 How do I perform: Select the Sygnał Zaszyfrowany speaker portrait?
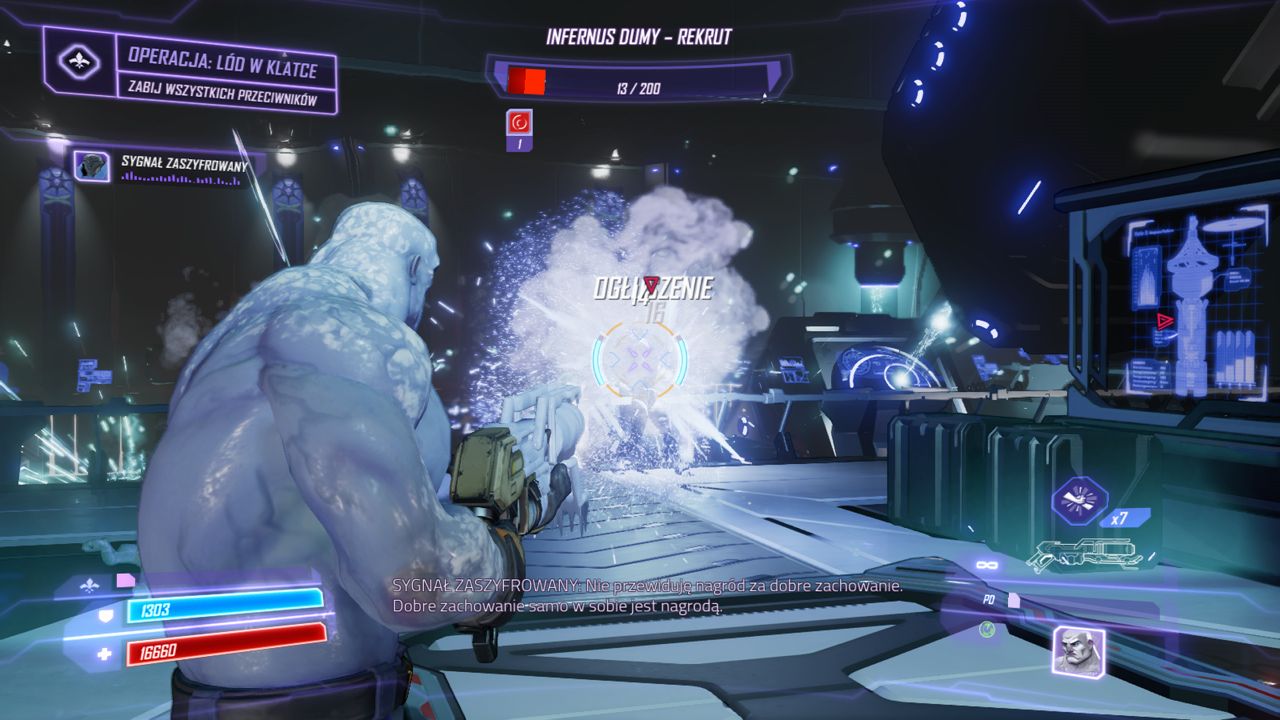[92, 166]
